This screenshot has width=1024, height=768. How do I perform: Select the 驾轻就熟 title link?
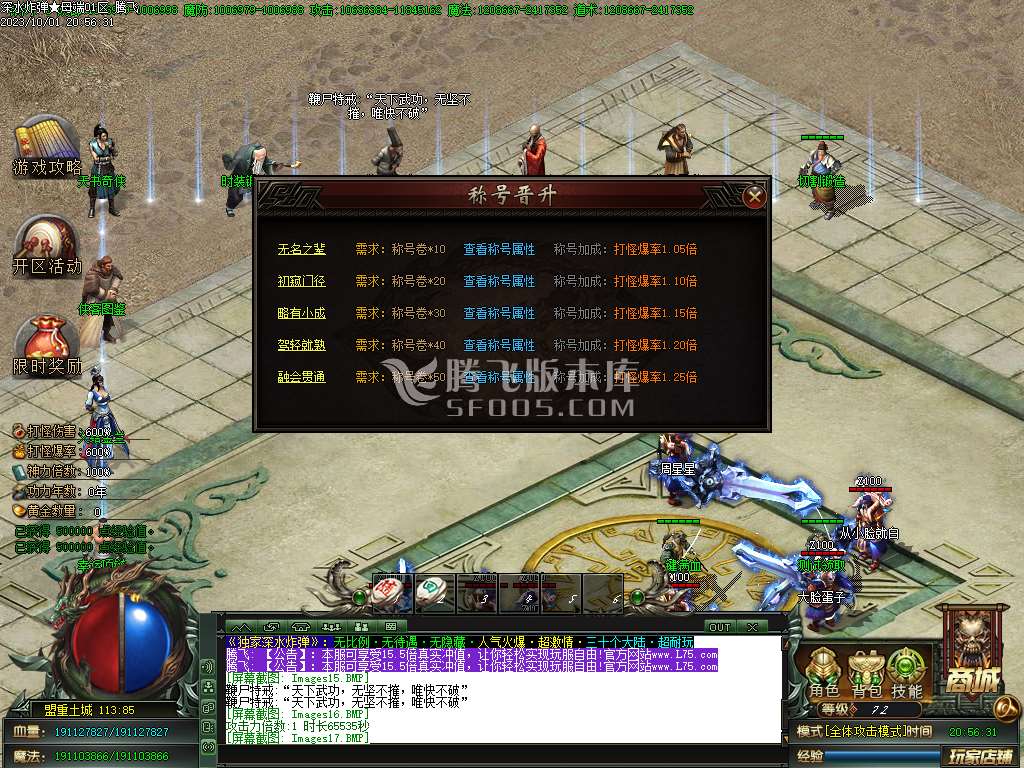[302, 345]
